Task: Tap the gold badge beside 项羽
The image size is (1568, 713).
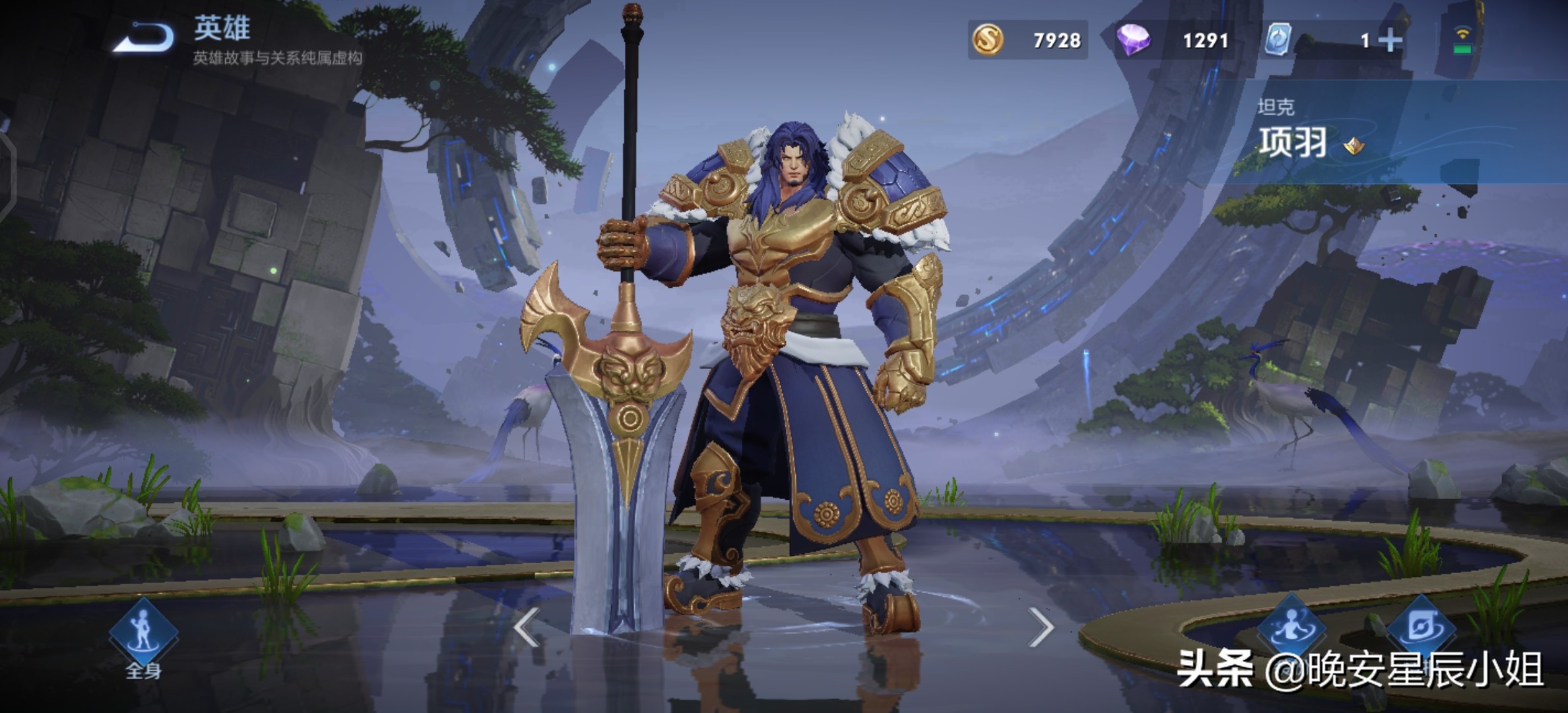Action: tap(1354, 145)
